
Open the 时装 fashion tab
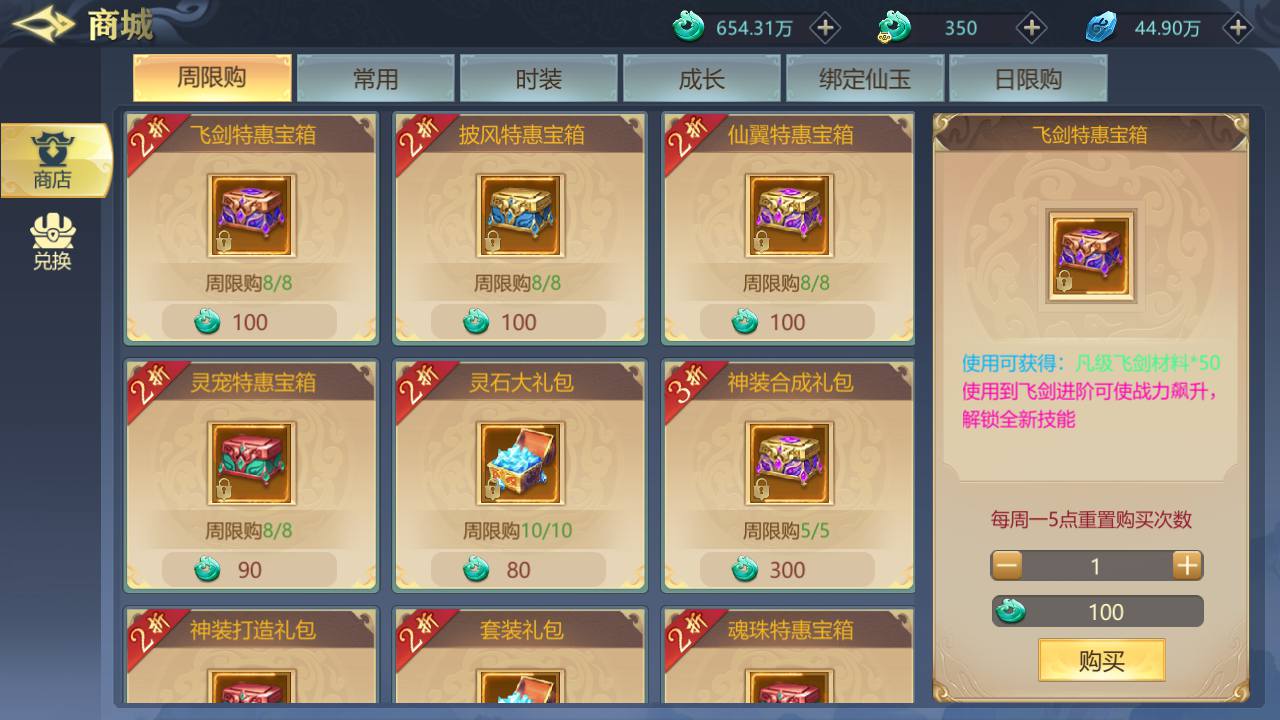tap(538, 76)
